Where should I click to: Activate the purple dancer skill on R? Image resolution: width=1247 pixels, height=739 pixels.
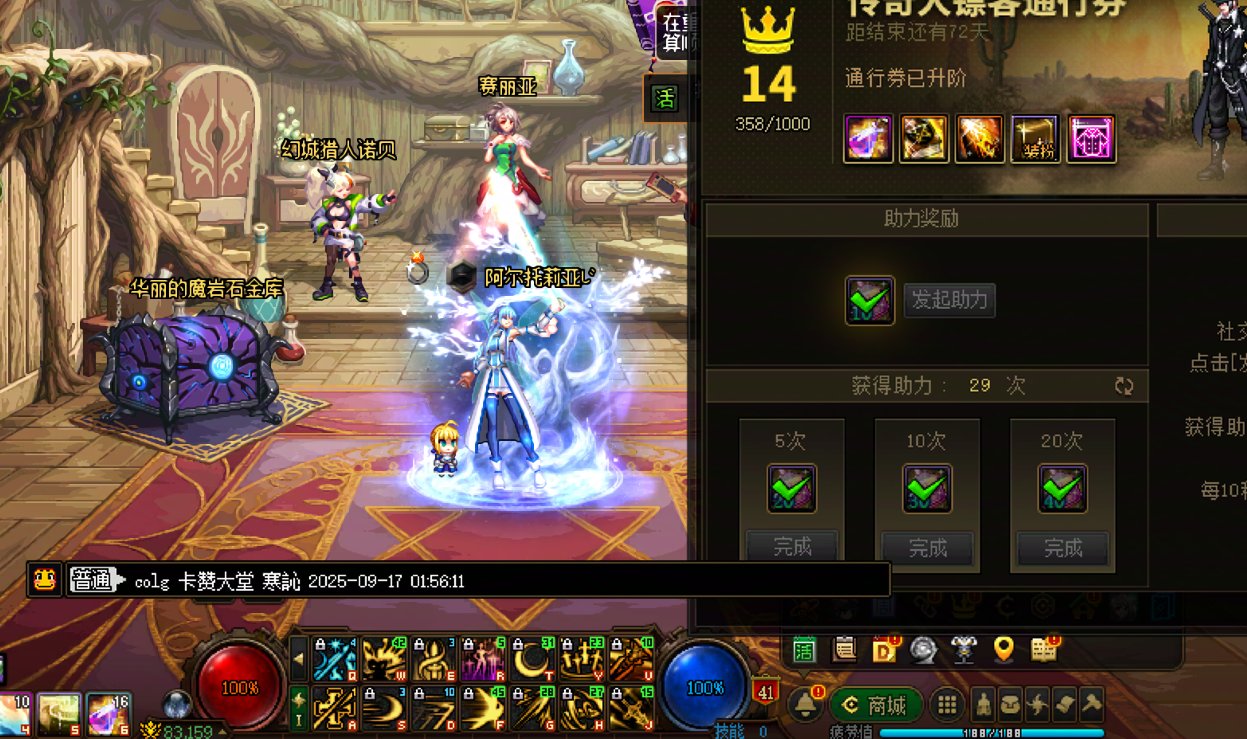484,659
